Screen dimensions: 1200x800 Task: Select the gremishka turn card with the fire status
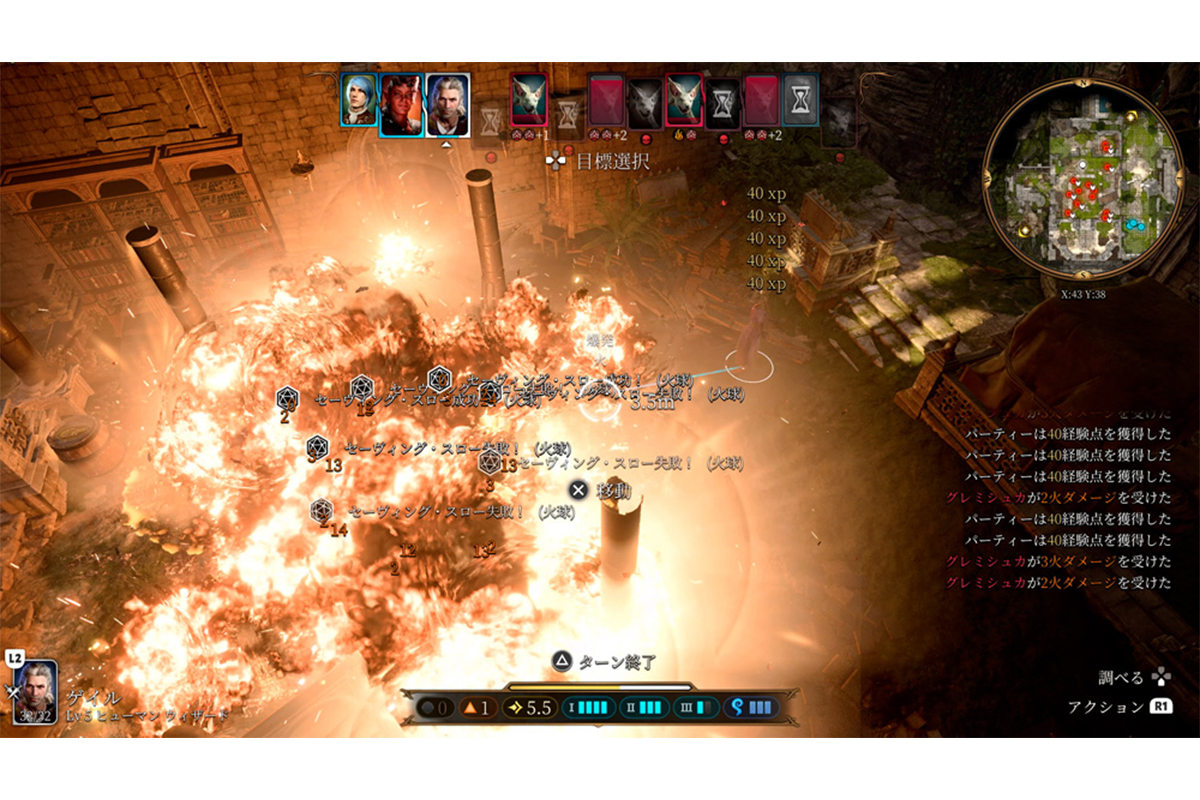(x=684, y=101)
